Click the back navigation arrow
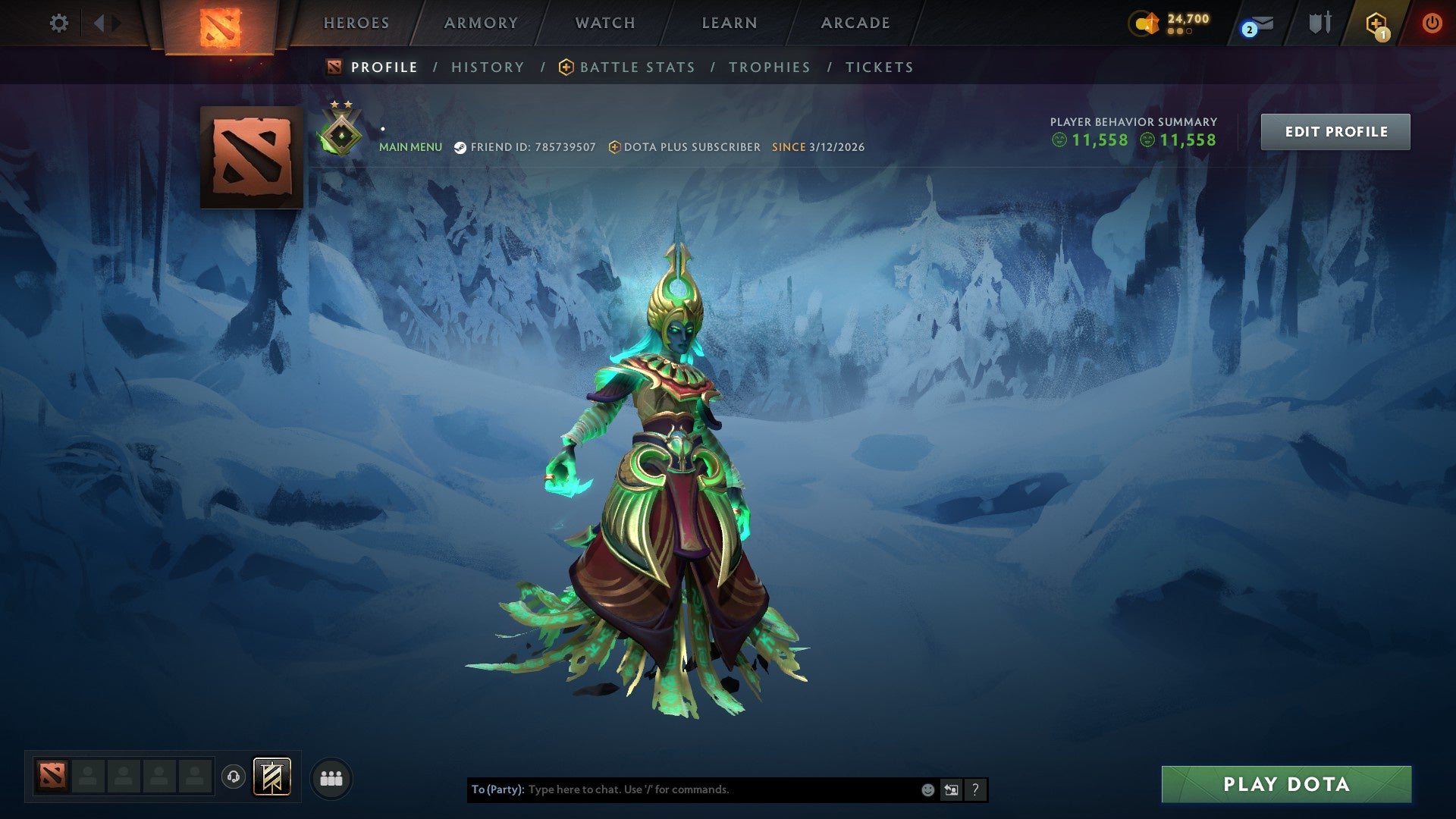 click(99, 23)
